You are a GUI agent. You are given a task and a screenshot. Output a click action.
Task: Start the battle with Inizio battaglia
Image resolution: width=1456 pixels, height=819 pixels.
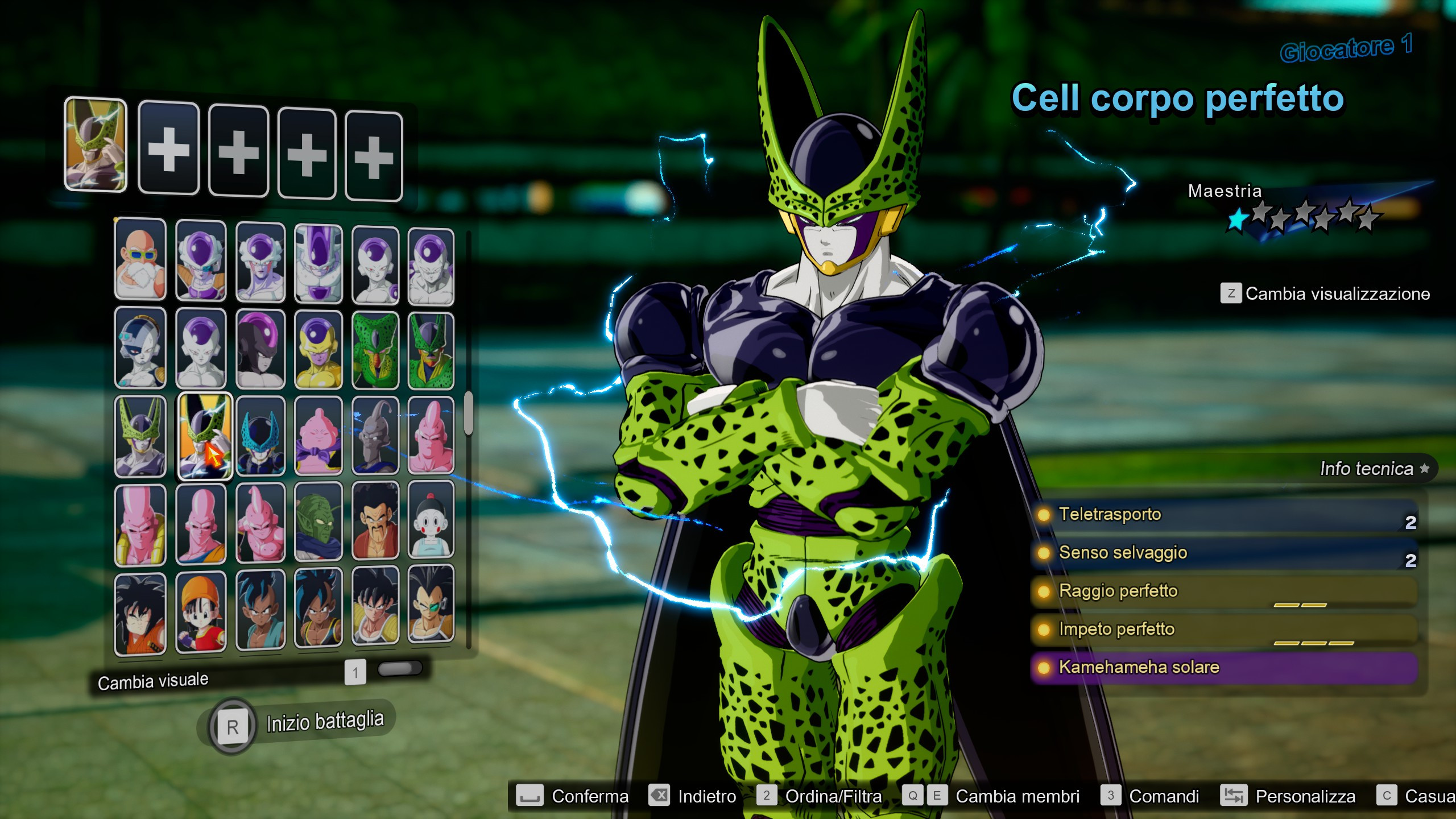point(324,722)
